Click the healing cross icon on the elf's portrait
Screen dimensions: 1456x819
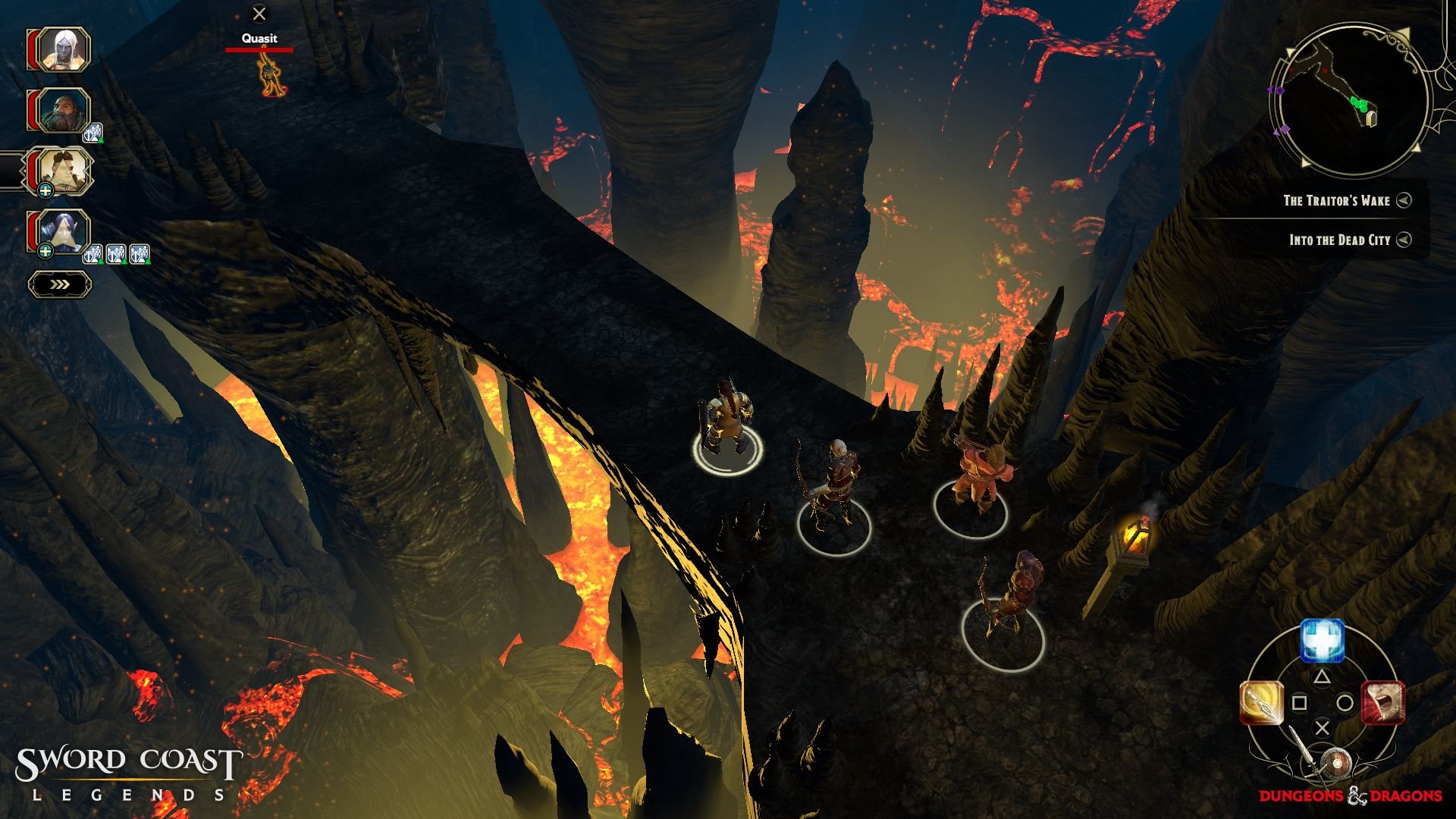point(45,250)
